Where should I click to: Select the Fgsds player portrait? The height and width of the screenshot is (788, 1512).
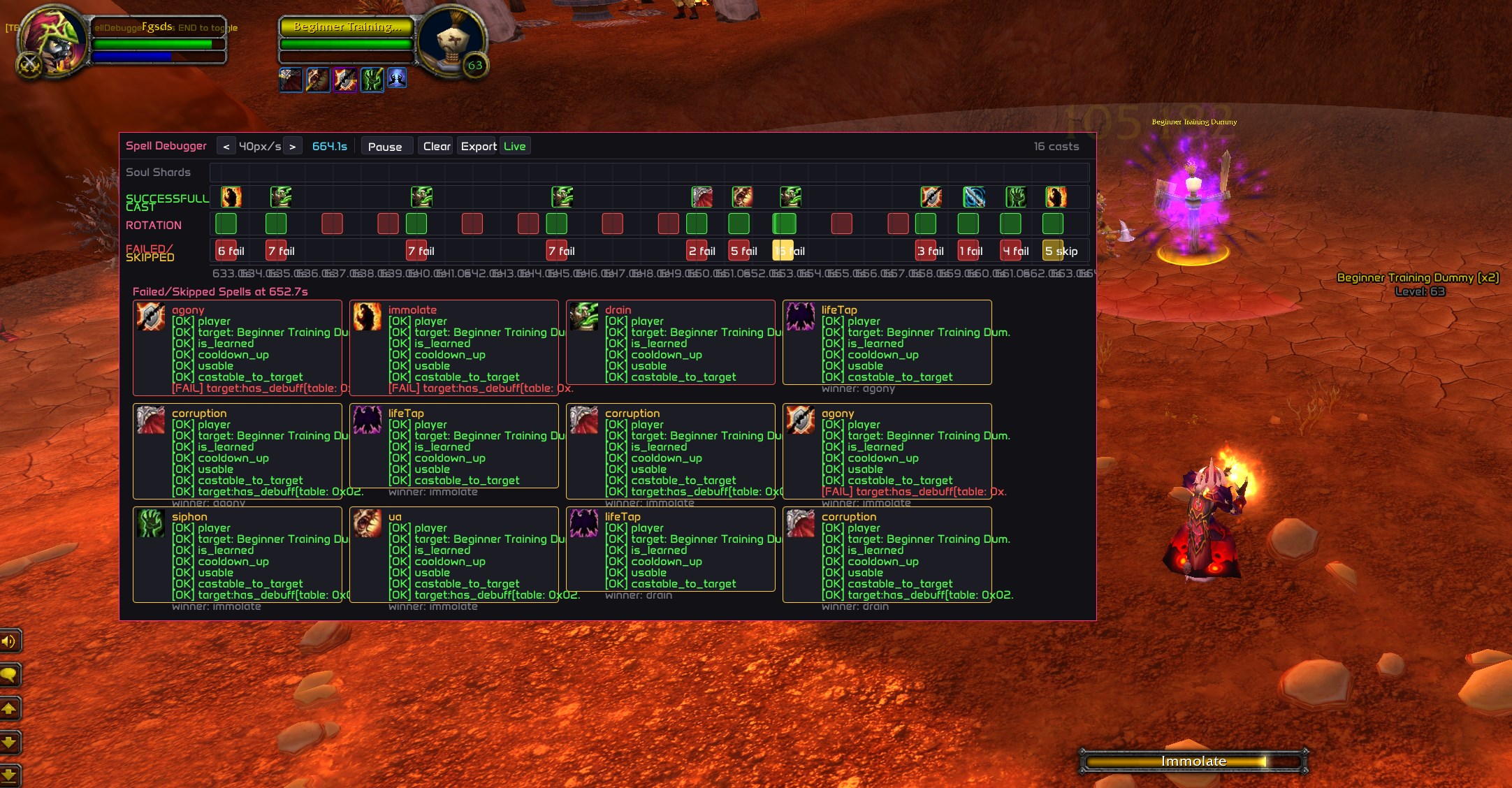[52, 40]
